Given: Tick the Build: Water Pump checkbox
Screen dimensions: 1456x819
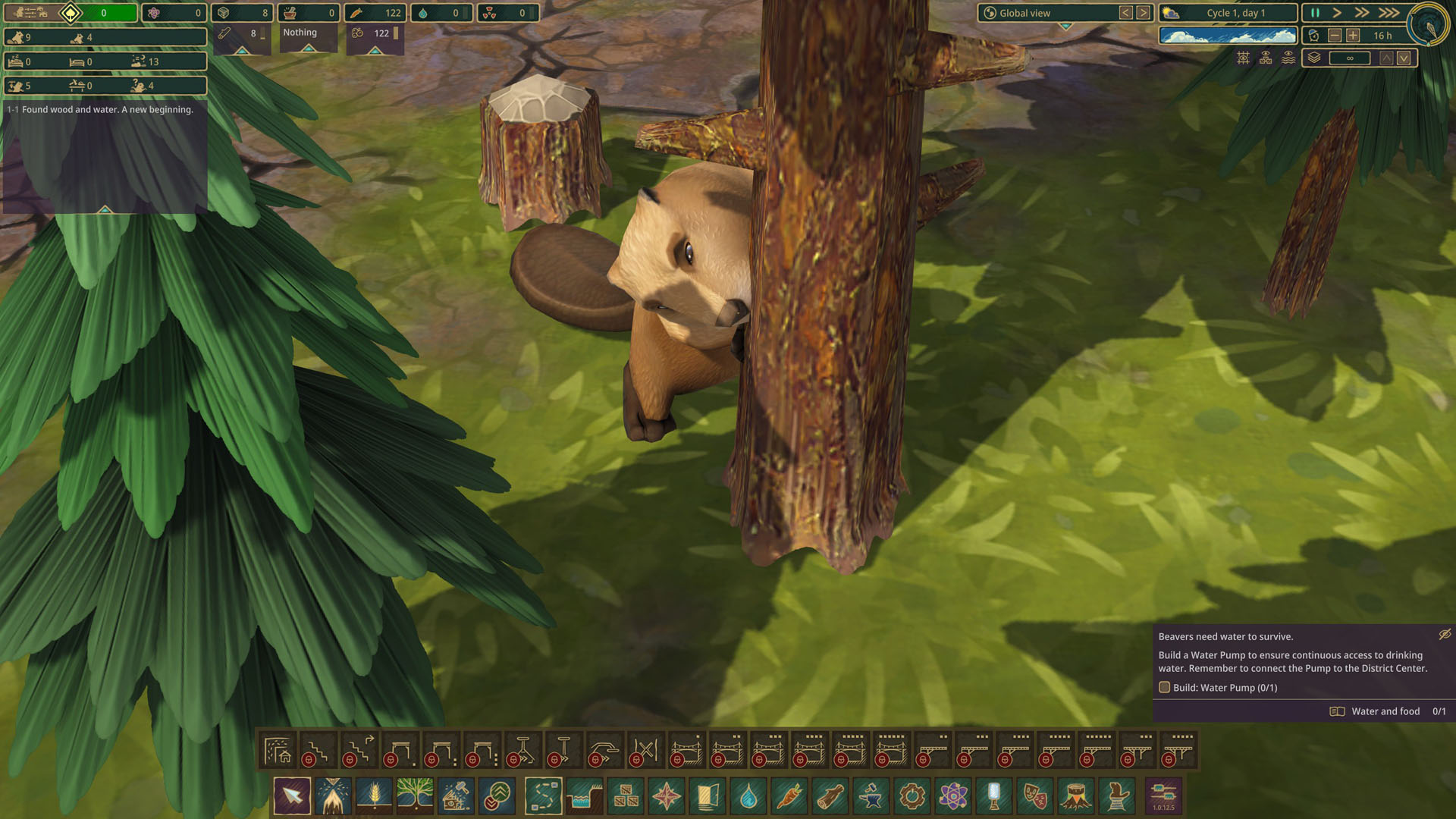Looking at the screenshot, I should coord(1165,688).
